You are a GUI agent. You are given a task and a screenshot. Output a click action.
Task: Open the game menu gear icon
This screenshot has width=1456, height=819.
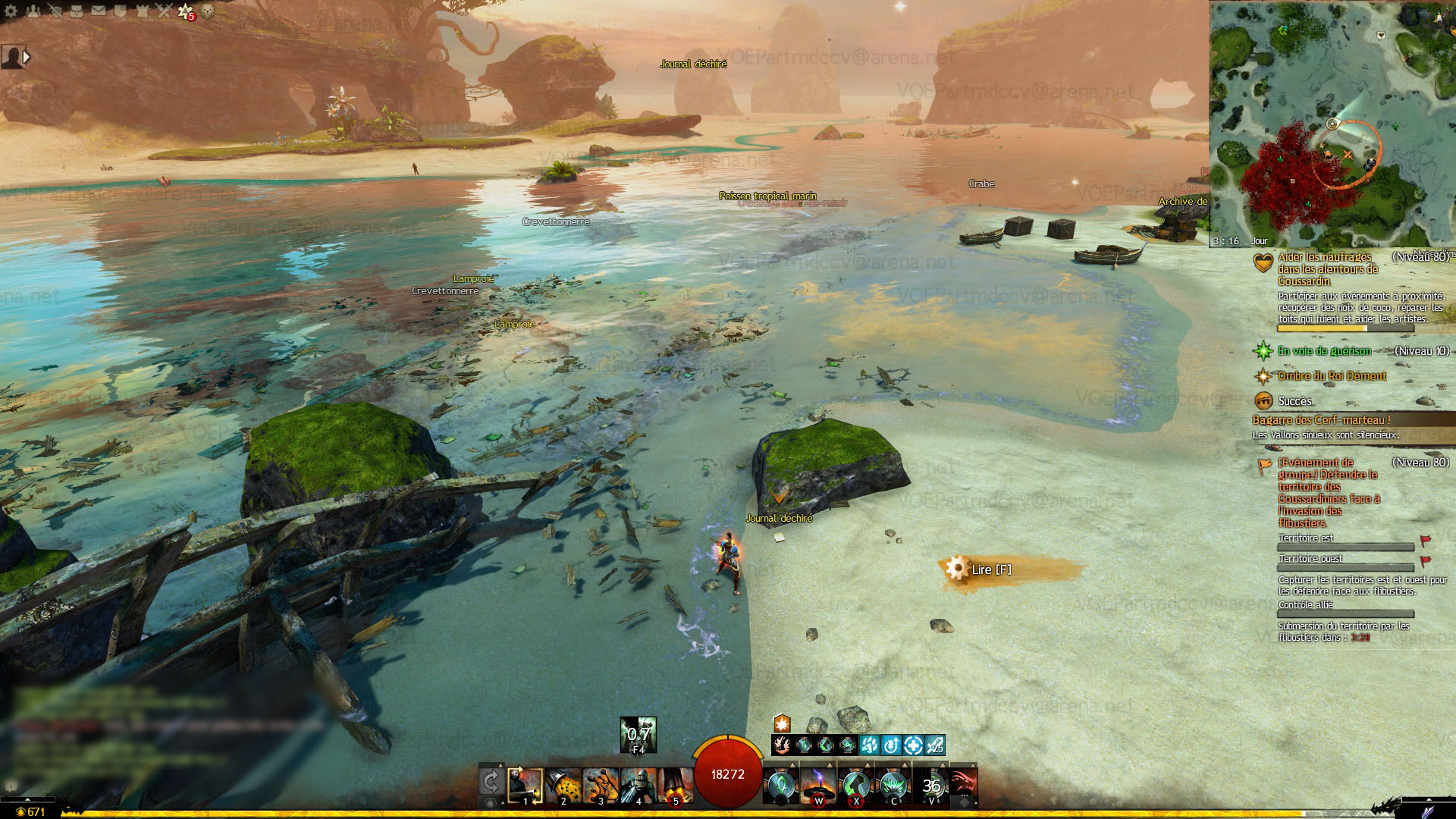tap(11, 11)
